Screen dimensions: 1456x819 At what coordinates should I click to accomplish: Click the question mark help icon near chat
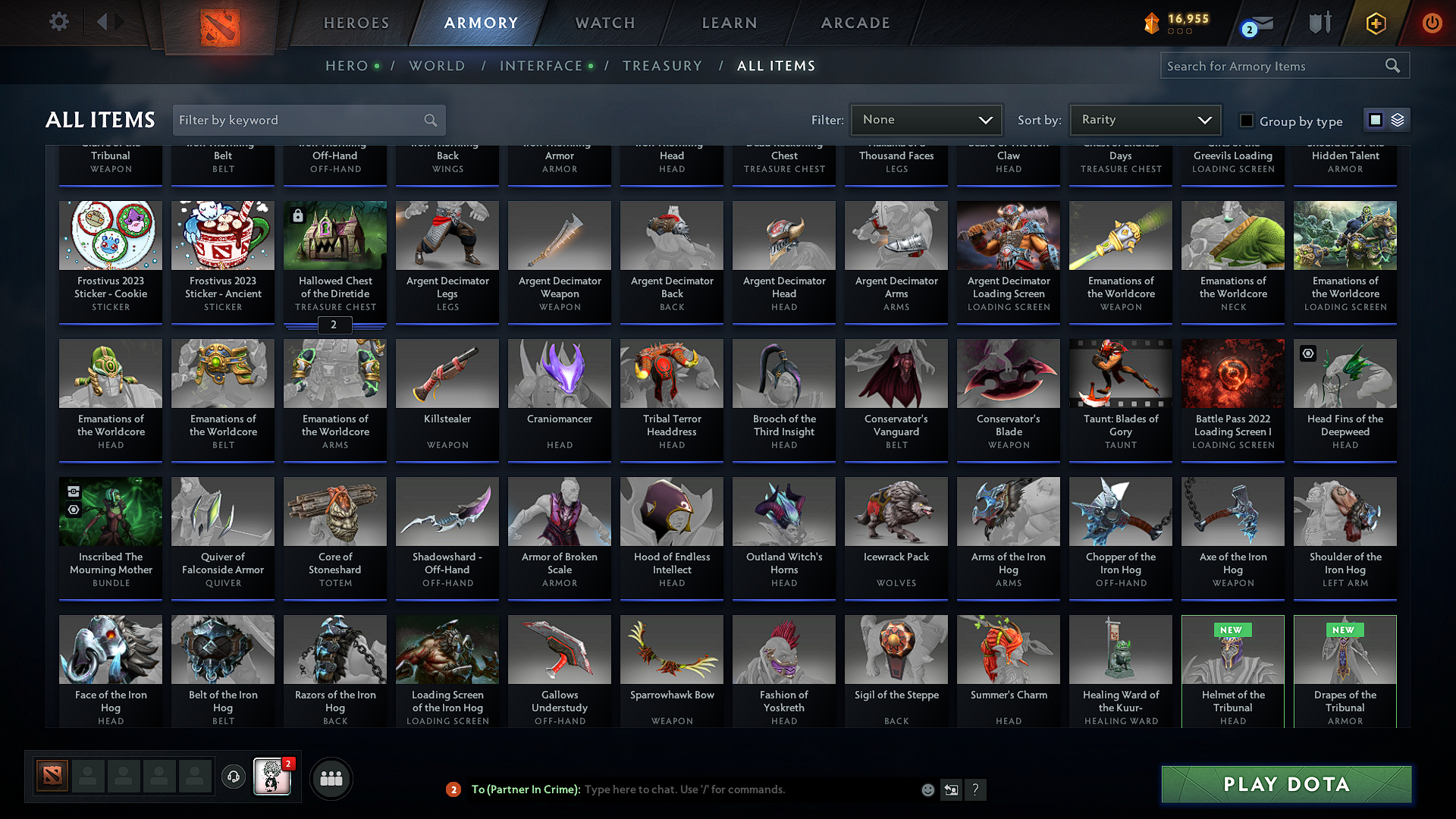click(x=976, y=789)
